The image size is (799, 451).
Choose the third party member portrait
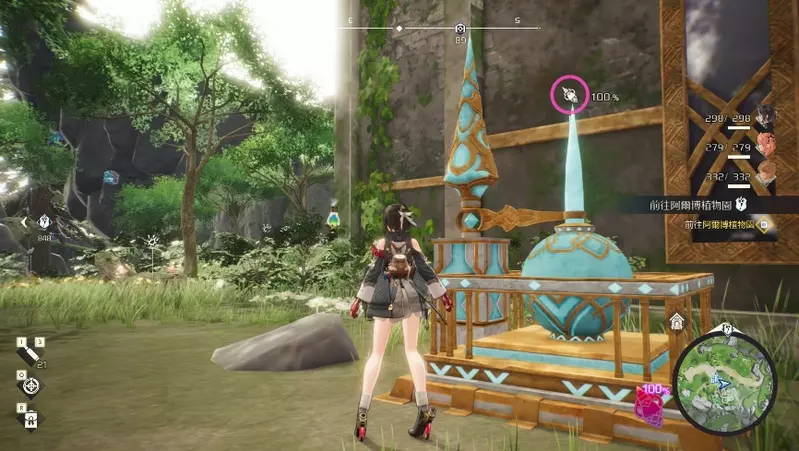[766, 174]
